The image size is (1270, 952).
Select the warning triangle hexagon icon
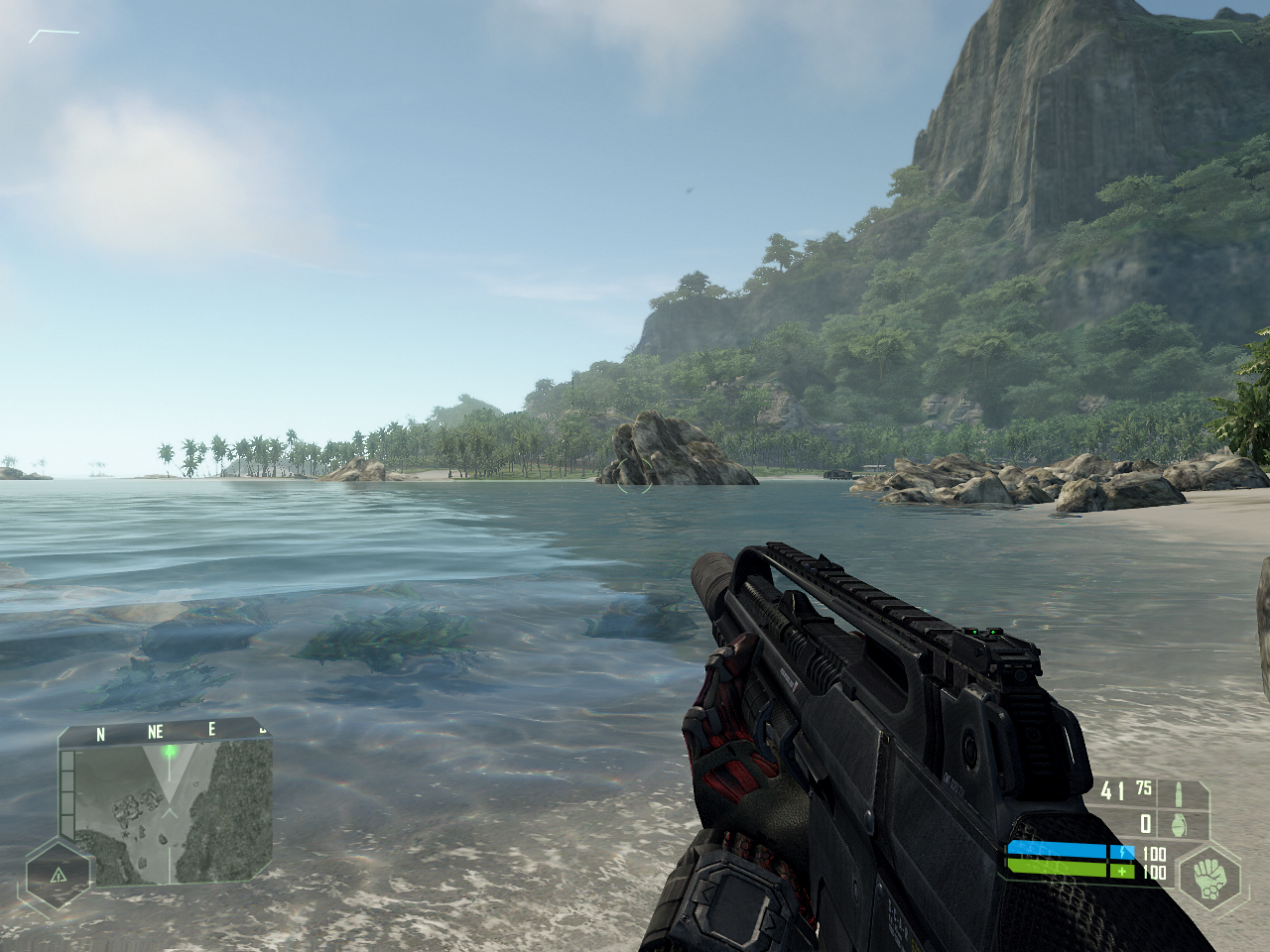(59, 875)
